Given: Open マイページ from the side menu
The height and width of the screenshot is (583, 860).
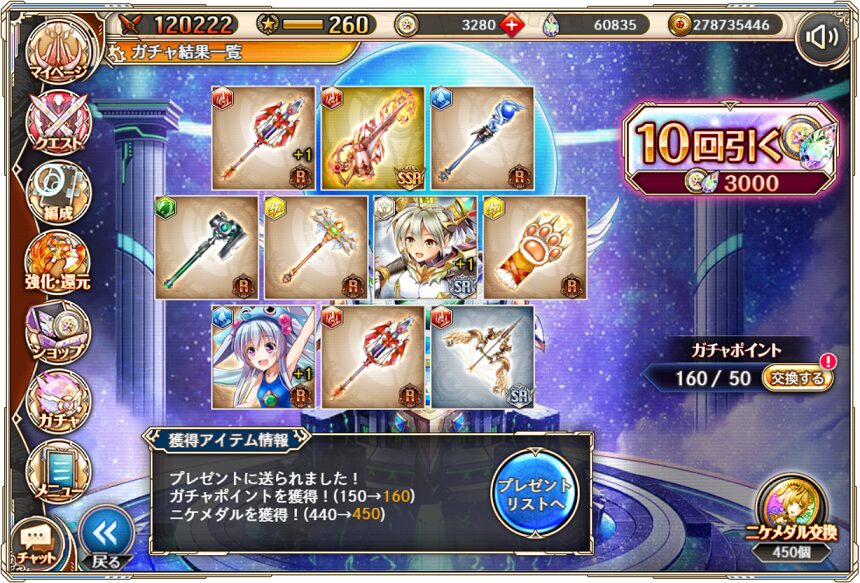Looking at the screenshot, I should click(57, 53).
